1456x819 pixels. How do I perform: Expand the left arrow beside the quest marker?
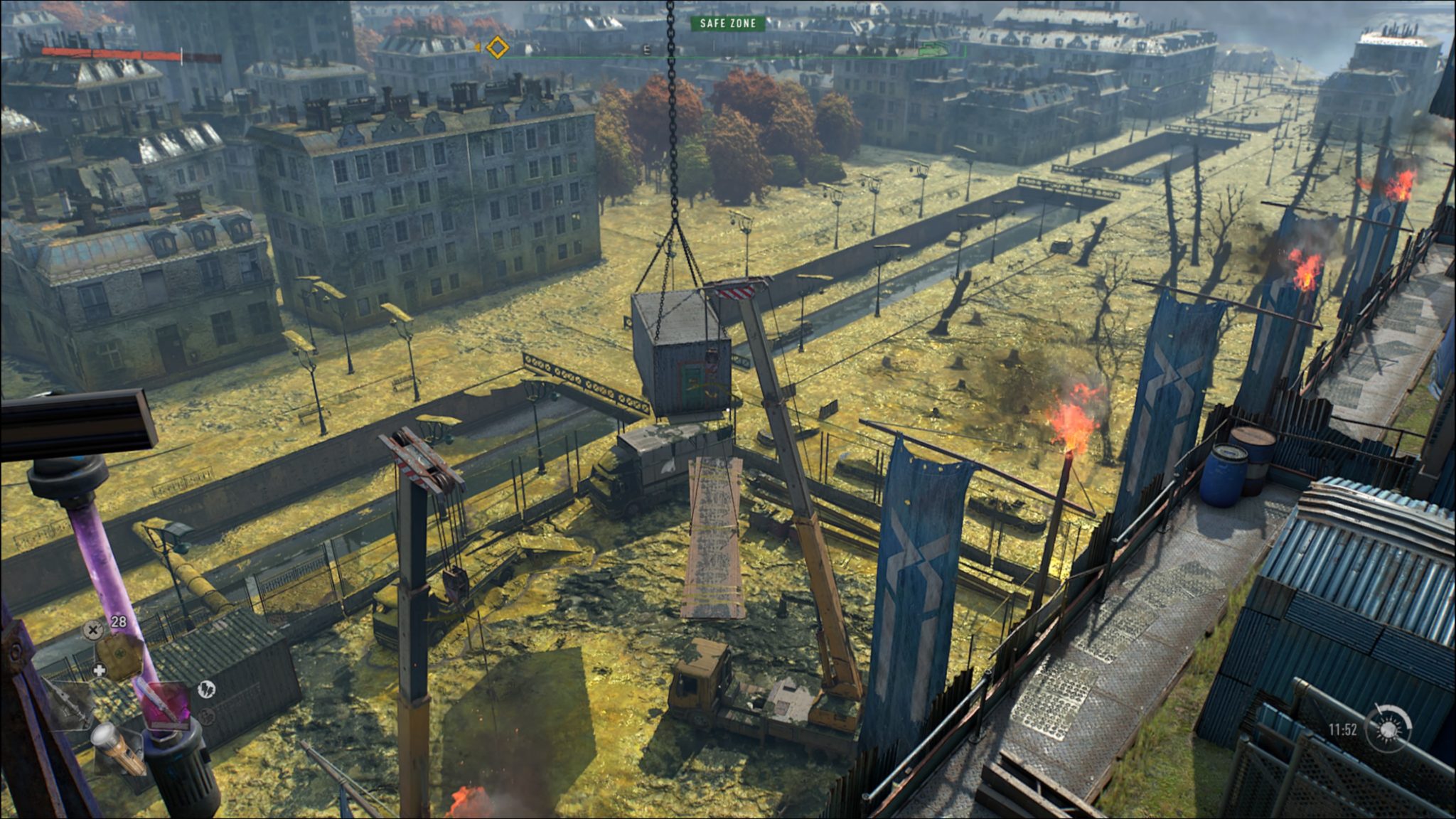tap(478, 47)
